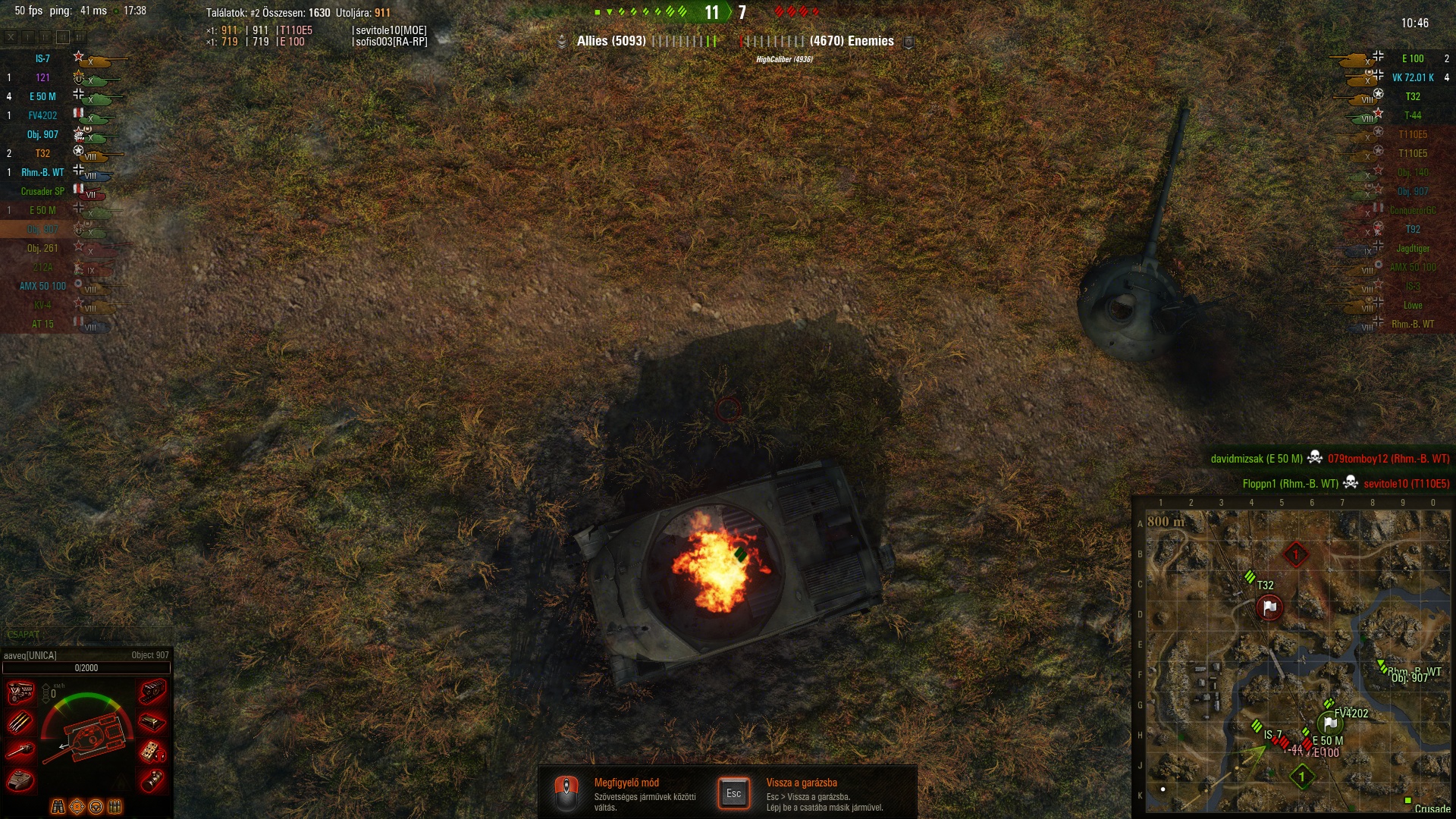
Task: Select enemy VK 72.01 K in enemy list
Action: (x=1412, y=77)
